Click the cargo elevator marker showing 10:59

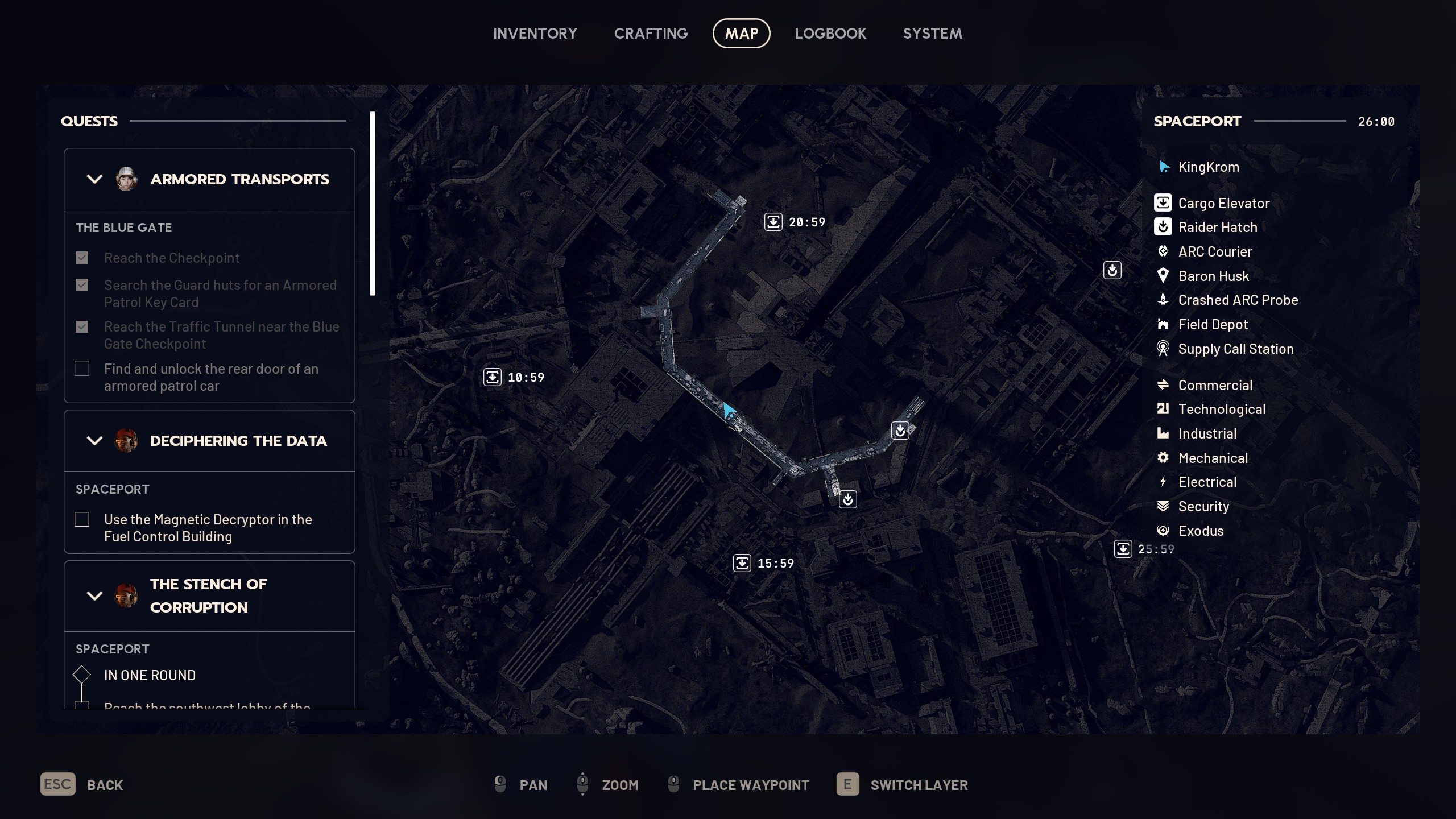tap(493, 377)
